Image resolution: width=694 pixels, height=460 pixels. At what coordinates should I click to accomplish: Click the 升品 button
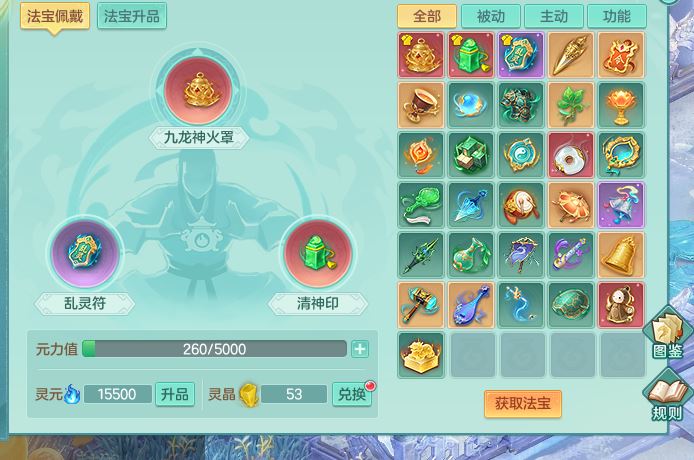click(175, 394)
